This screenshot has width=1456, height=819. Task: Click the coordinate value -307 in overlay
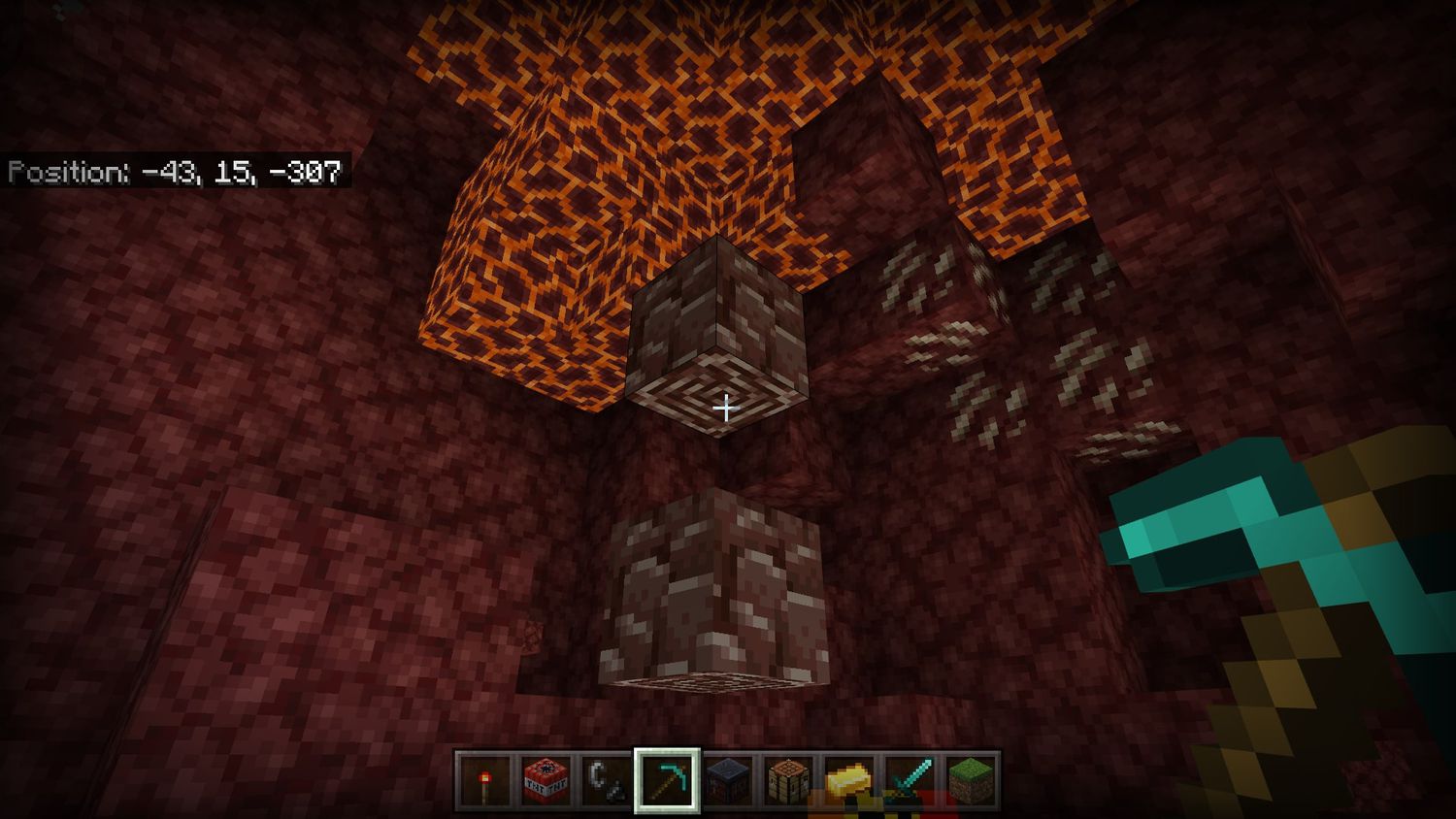click(311, 173)
